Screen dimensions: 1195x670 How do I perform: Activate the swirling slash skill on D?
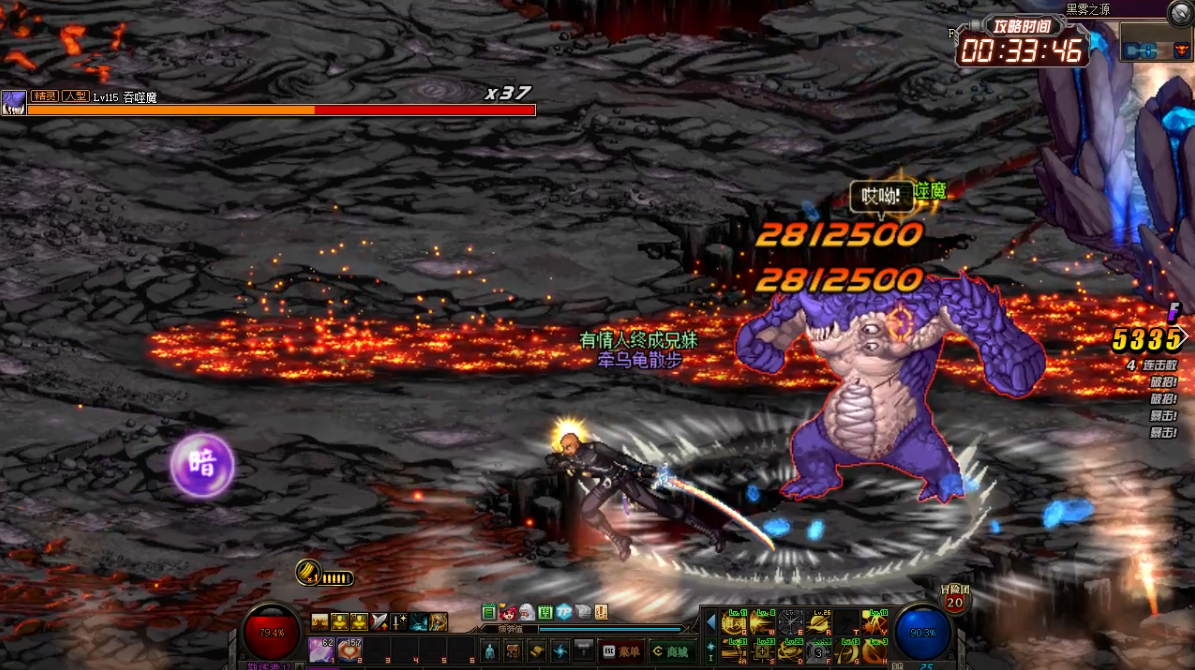coord(792,650)
